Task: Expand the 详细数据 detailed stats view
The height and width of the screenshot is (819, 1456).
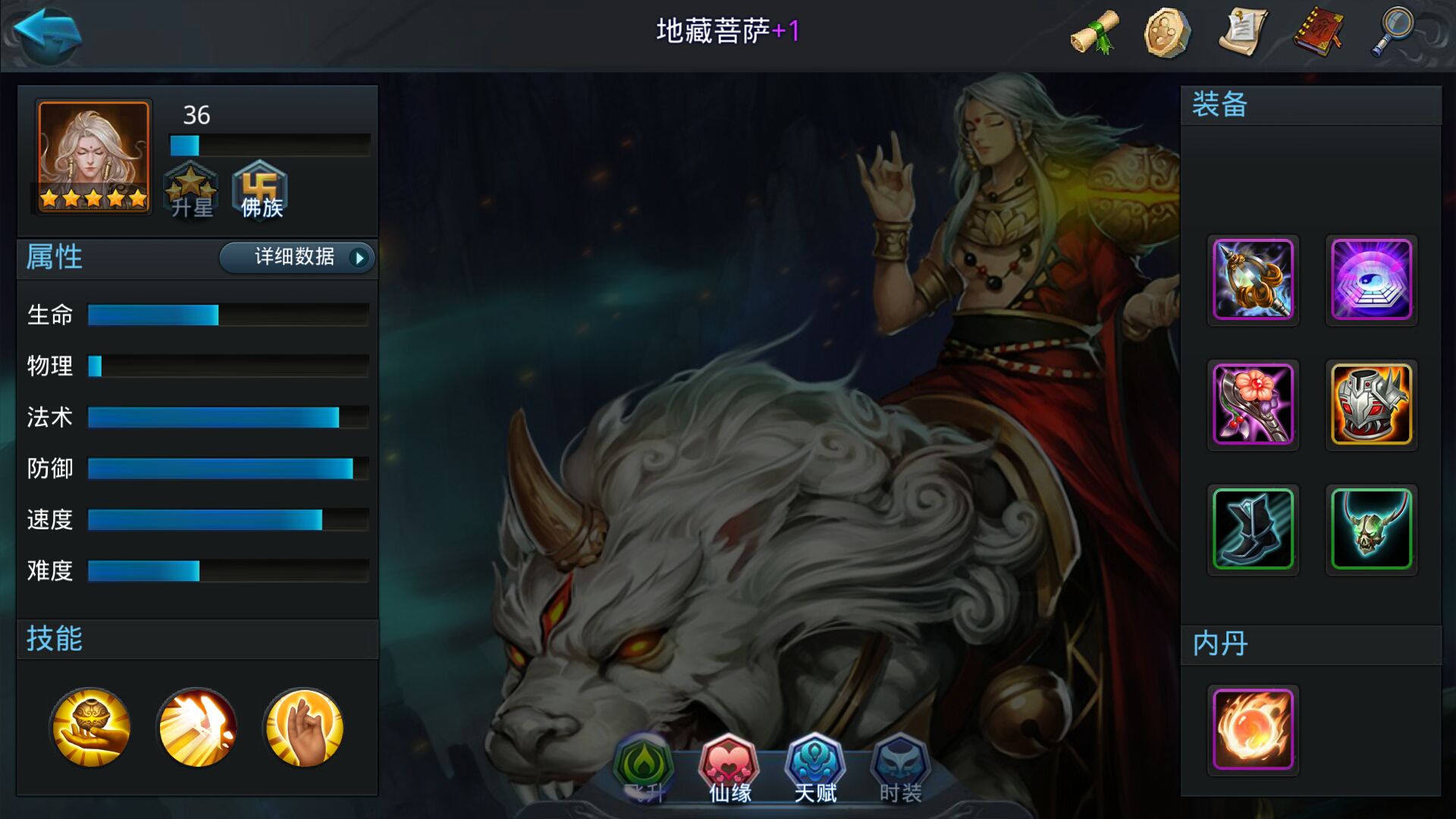Action: tap(296, 258)
